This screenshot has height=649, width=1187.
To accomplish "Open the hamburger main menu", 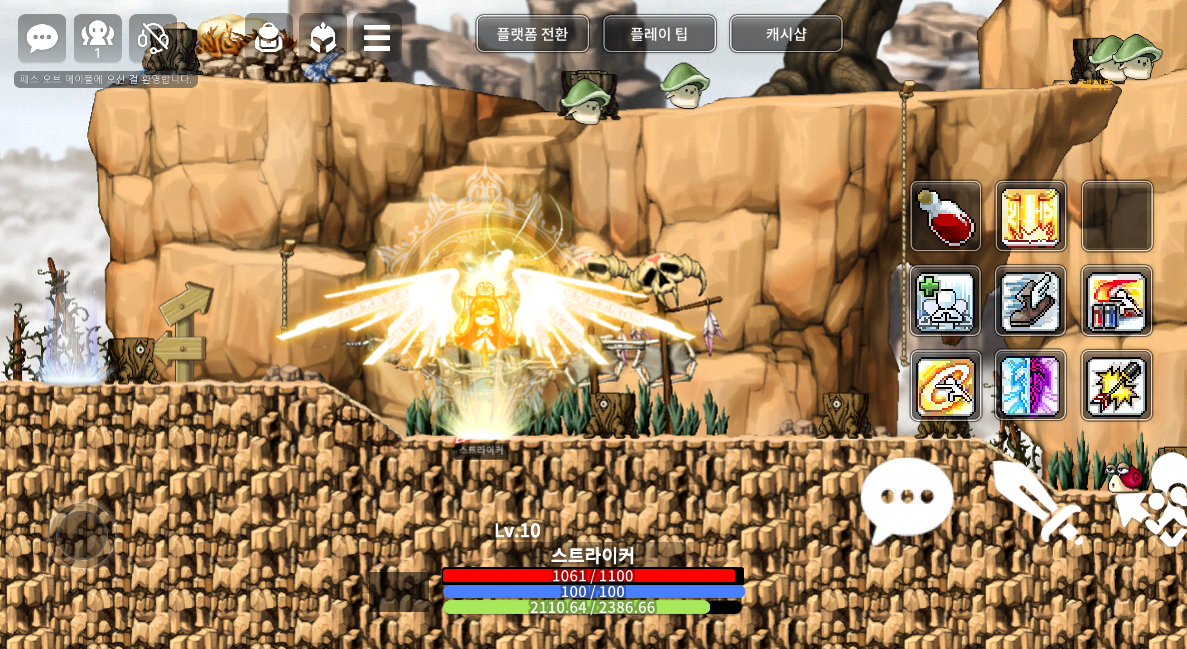I will pos(377,38).
